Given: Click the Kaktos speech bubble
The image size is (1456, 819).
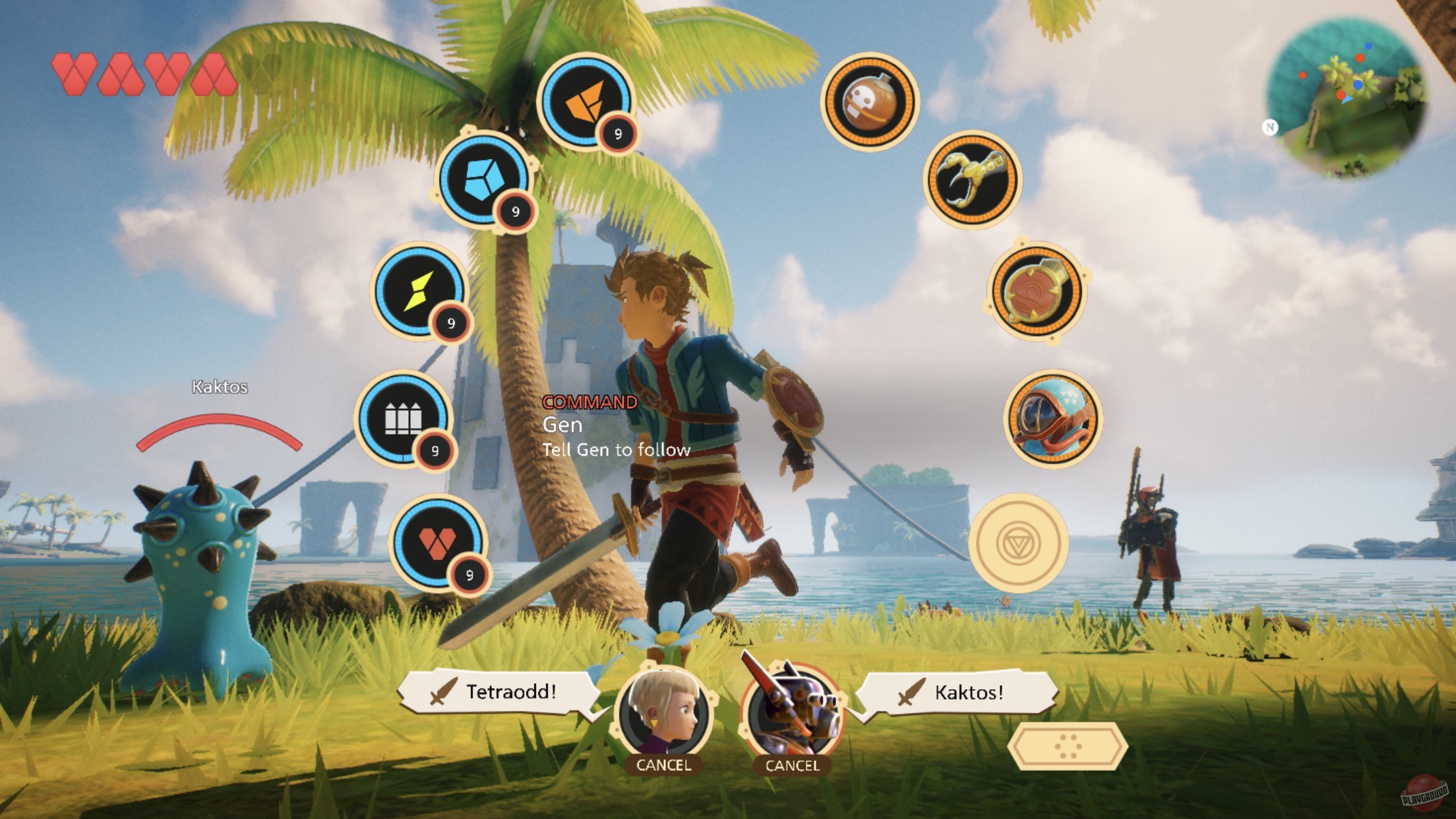Looking at the screenshot, I should (963, 694).
